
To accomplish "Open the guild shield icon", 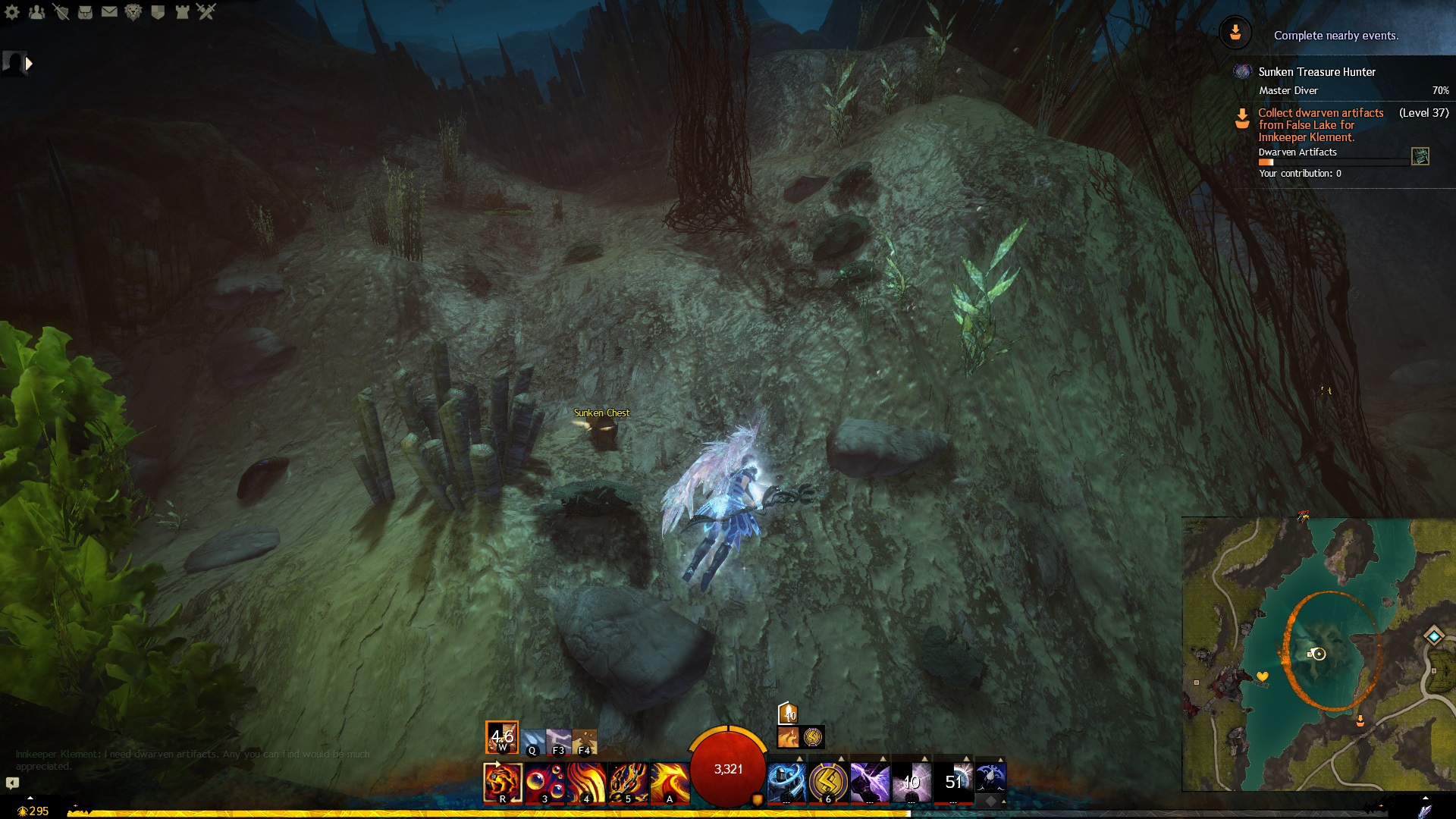I will pos(158,12).
